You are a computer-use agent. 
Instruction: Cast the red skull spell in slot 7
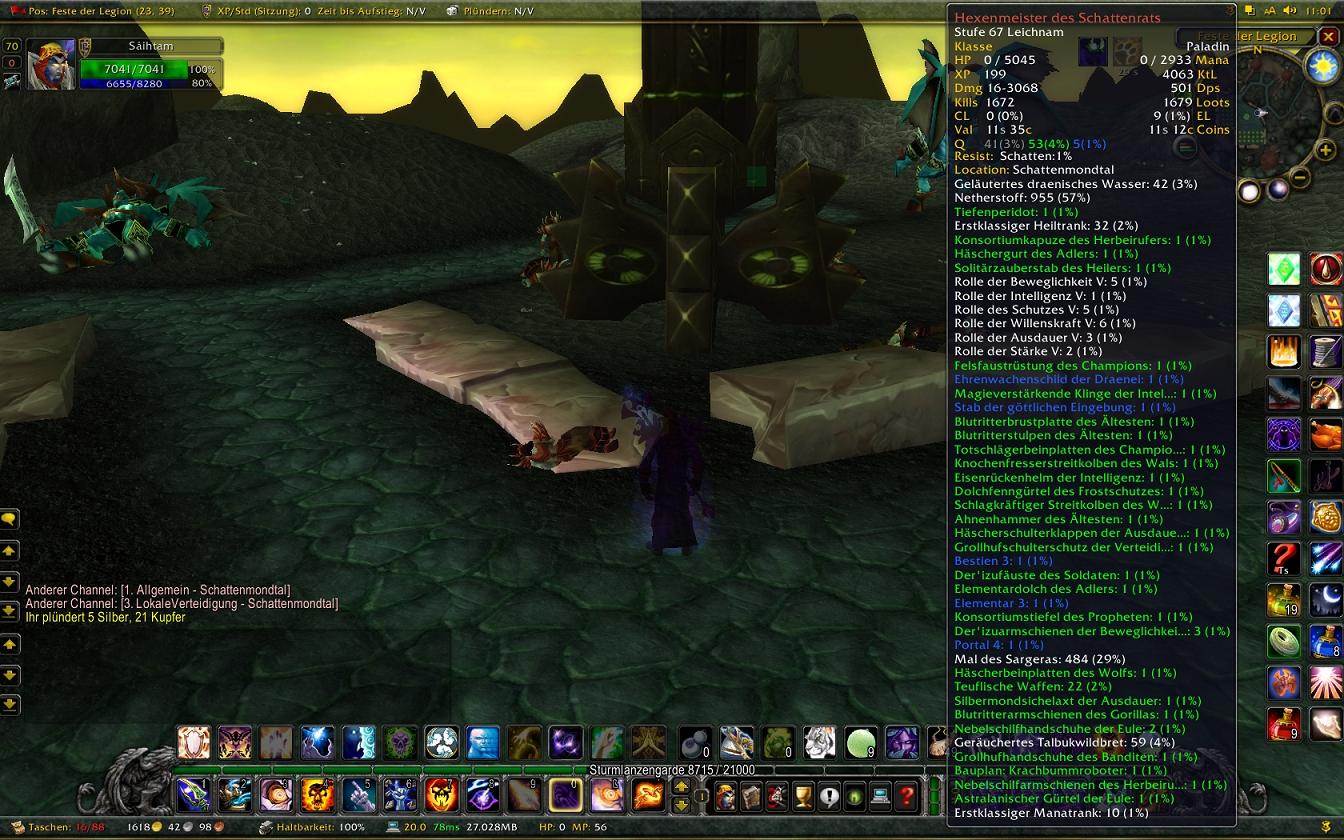441,795
